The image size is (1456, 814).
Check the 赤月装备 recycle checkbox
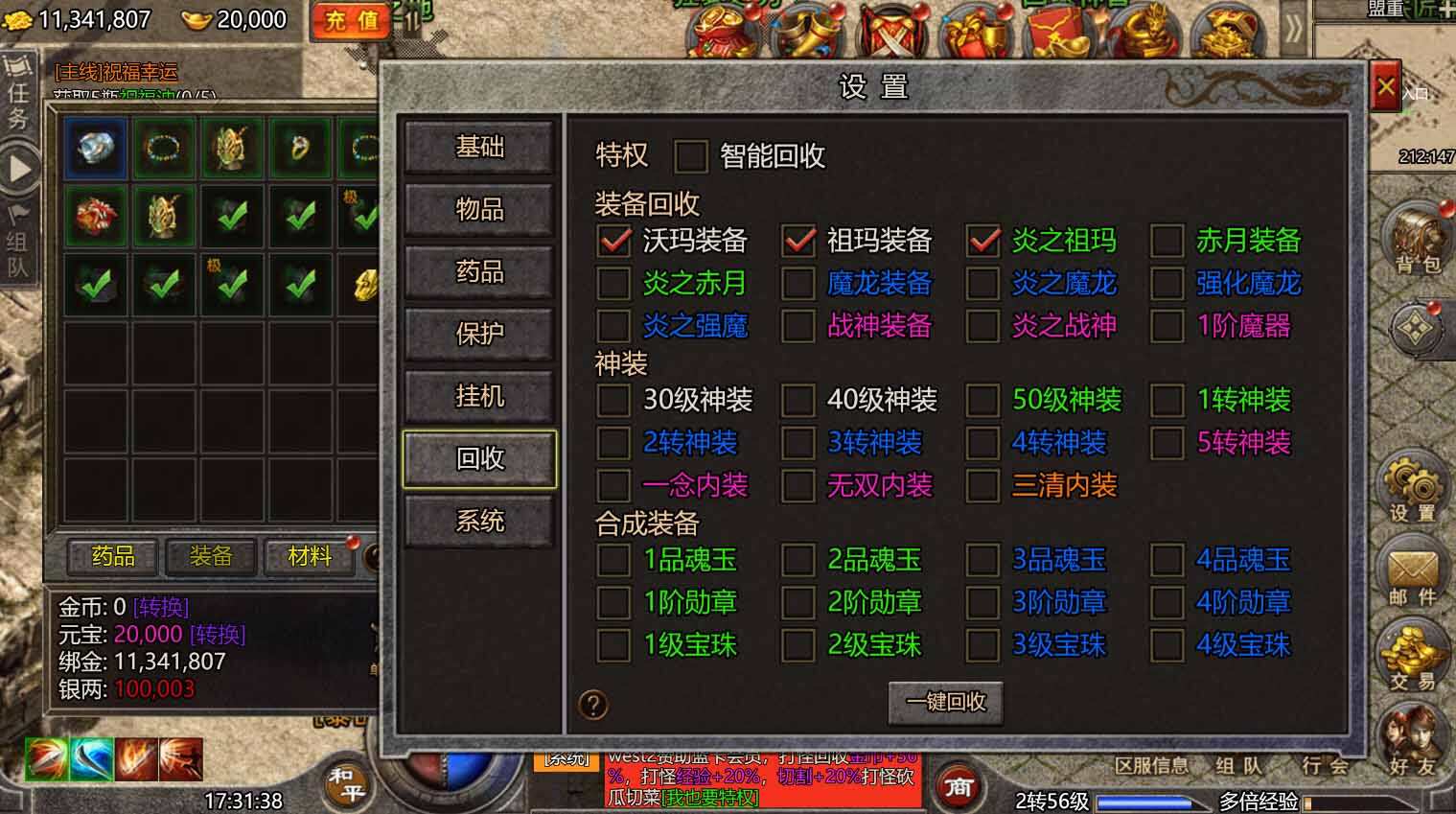tap(1168, 243)
